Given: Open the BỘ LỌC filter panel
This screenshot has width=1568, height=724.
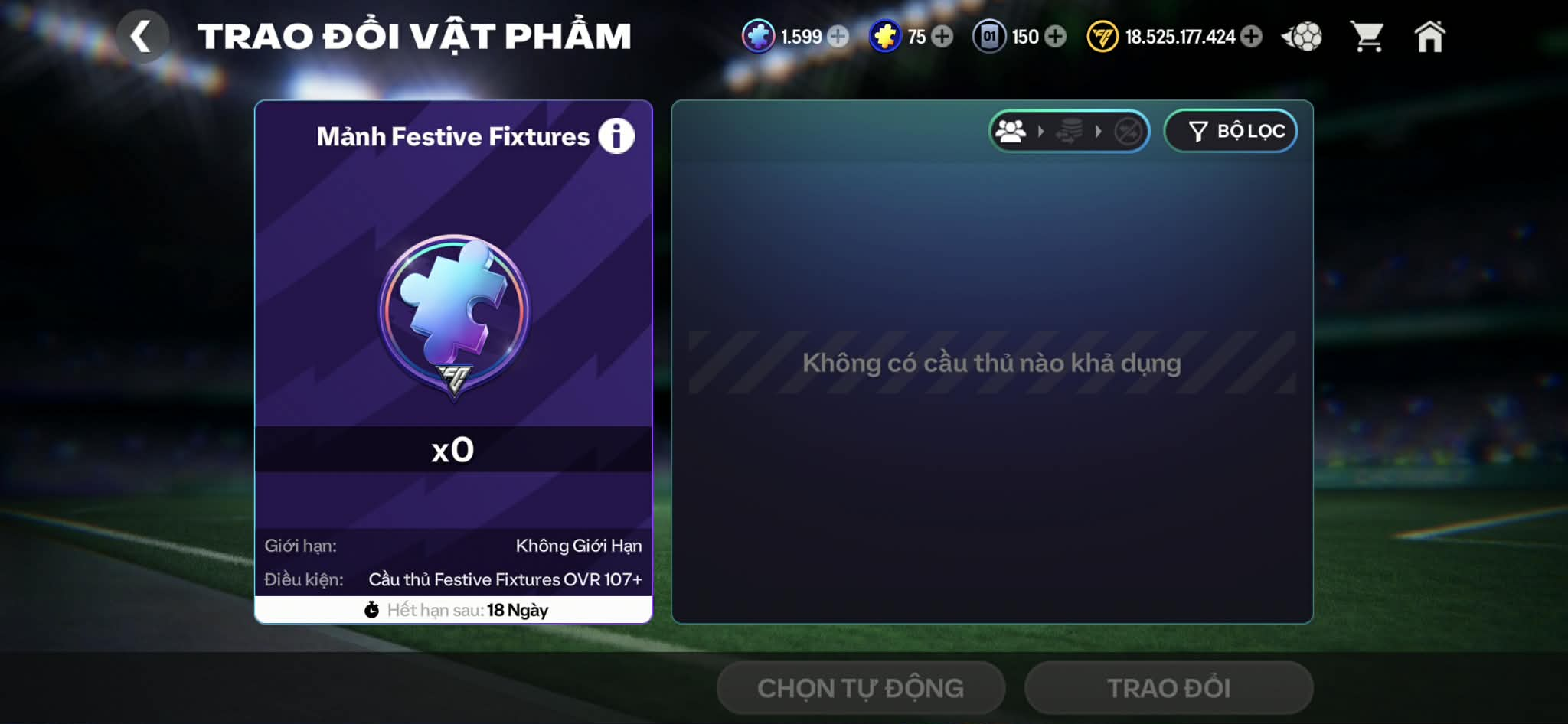Looking at the screenshot, I should pos(1230,131).
